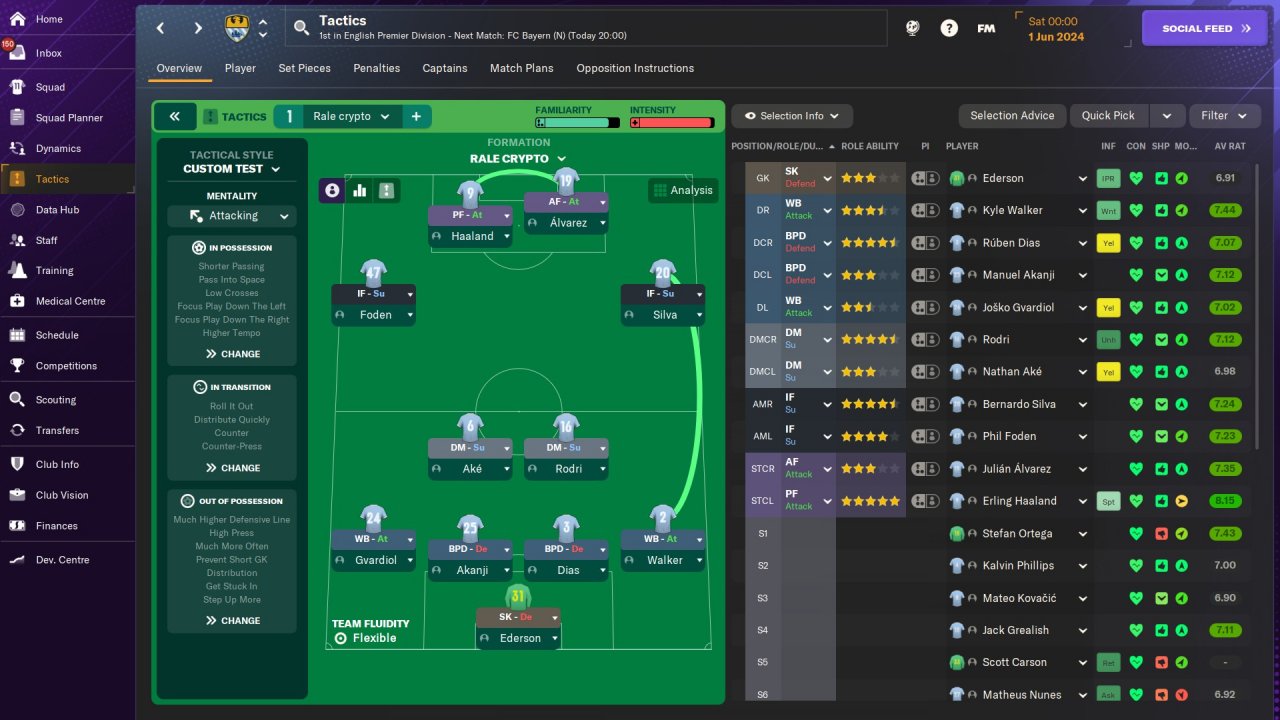Open the Transfers section

[x=57, y=430]
